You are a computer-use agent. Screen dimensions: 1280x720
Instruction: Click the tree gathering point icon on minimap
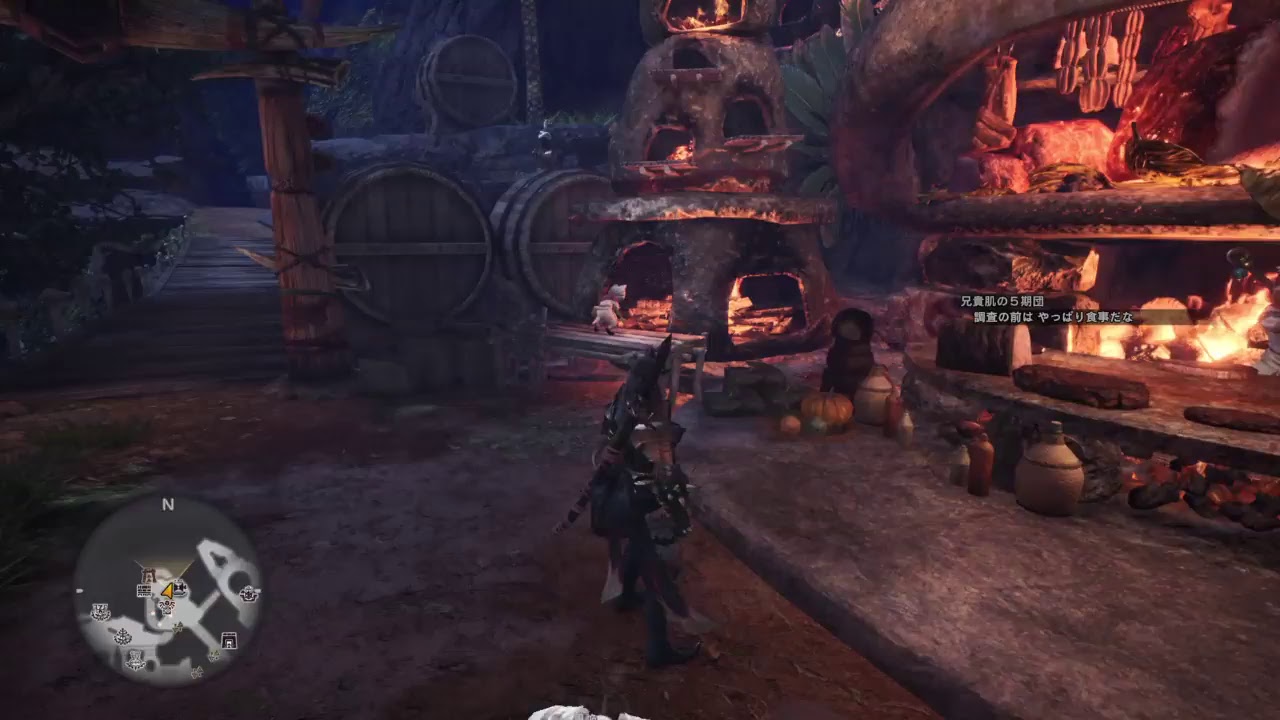[x=122, y=637]
